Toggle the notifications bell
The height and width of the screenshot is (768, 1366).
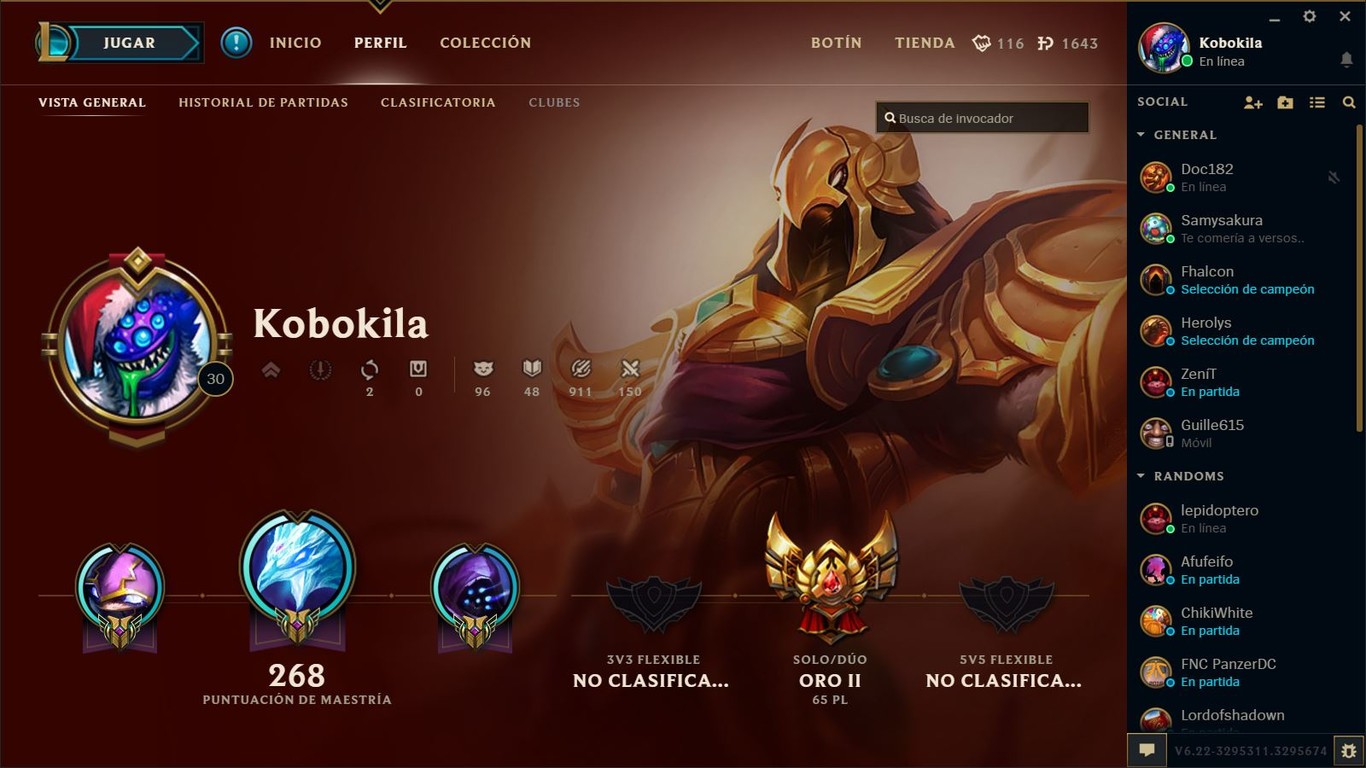click(1348, 60)
